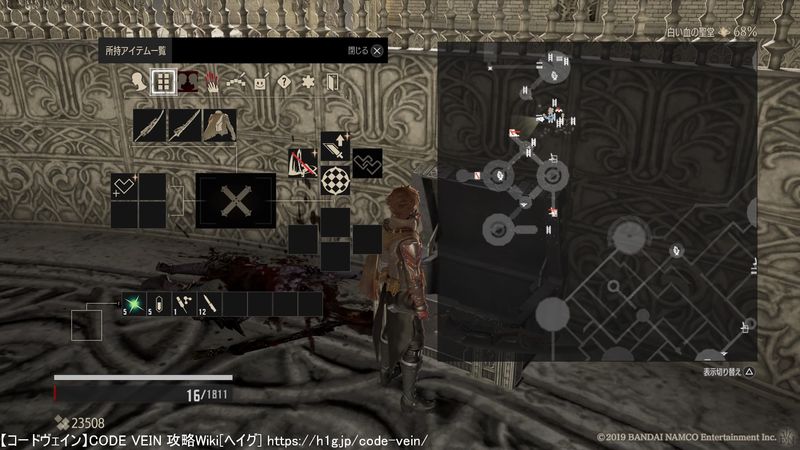Switch to the two-faces partner tab
Screen dimensions: 800x450
pyautogui.click(x=186, y=82)
